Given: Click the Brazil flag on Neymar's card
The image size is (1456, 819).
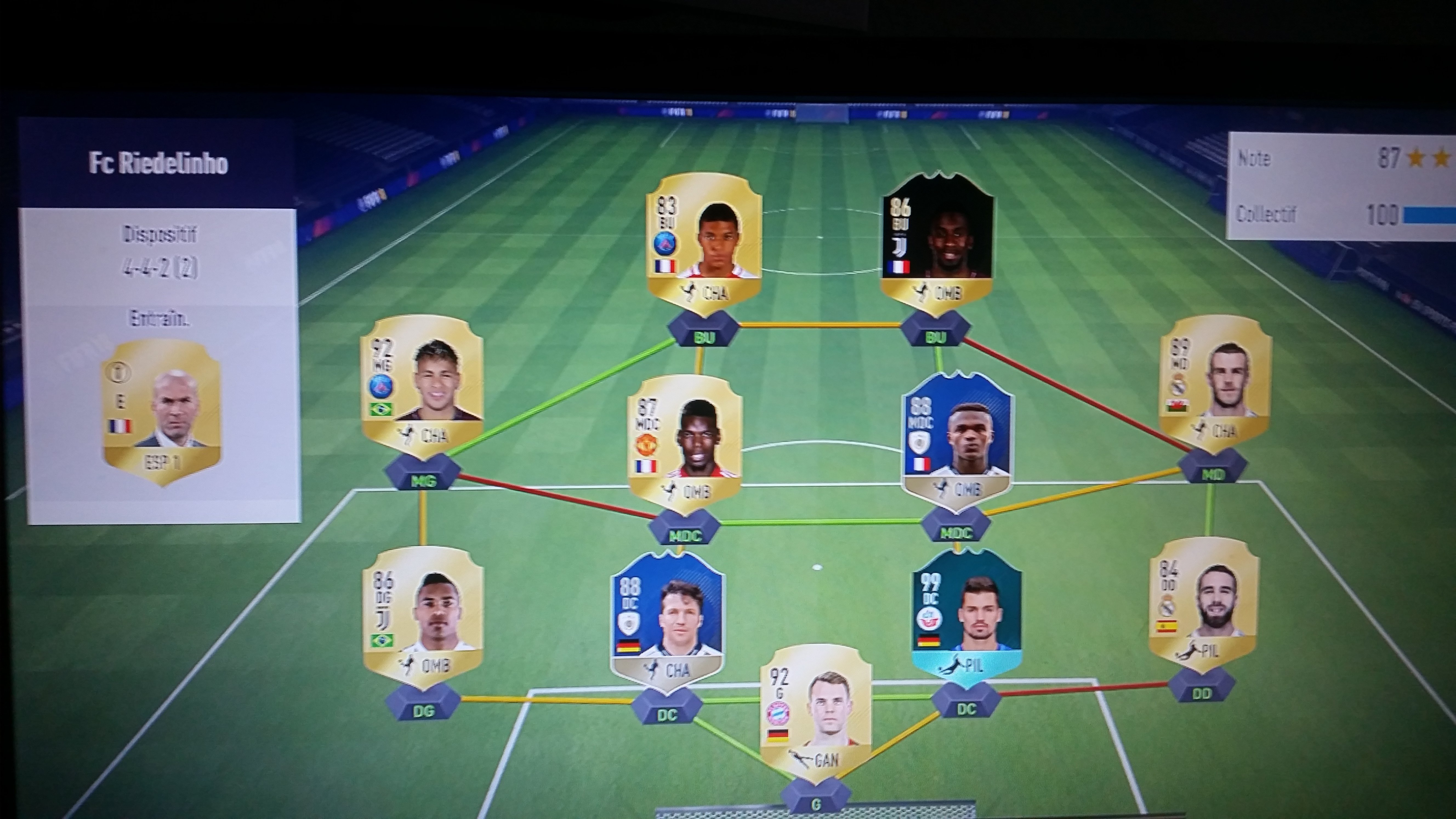Looking at the screenshot, I should click(382, 409).
